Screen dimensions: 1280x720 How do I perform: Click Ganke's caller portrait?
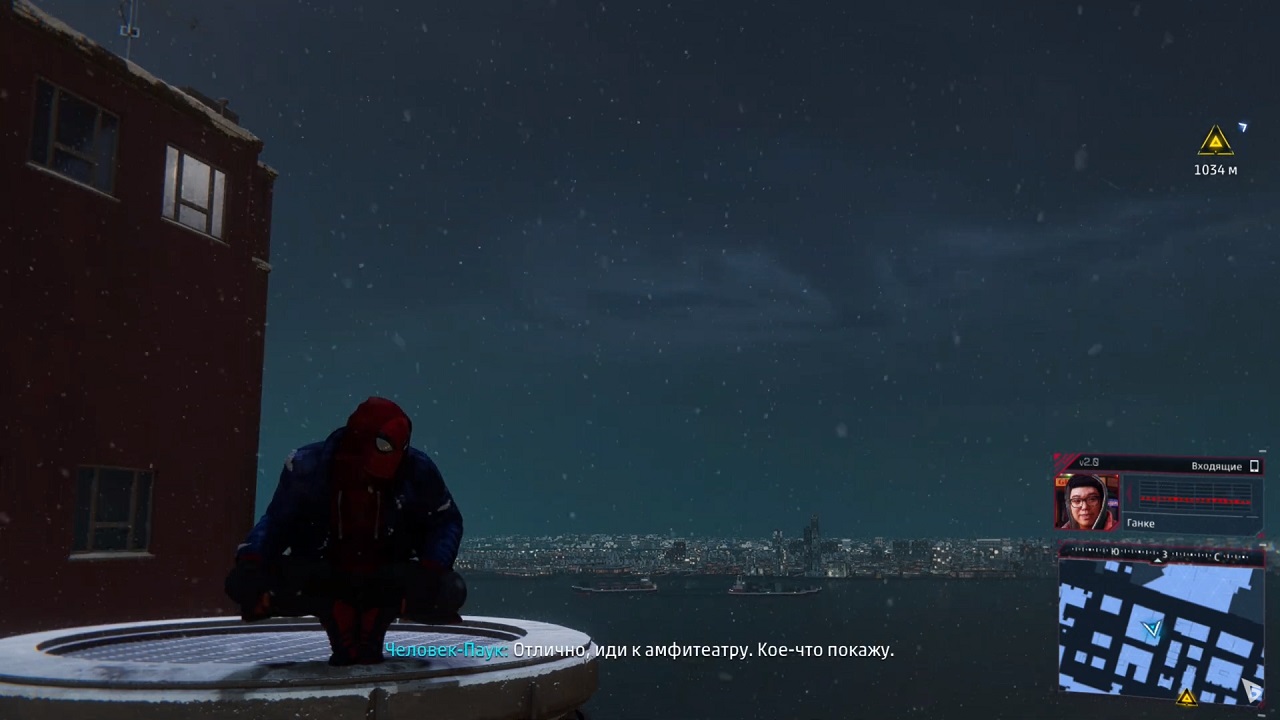coord(1086,501)
